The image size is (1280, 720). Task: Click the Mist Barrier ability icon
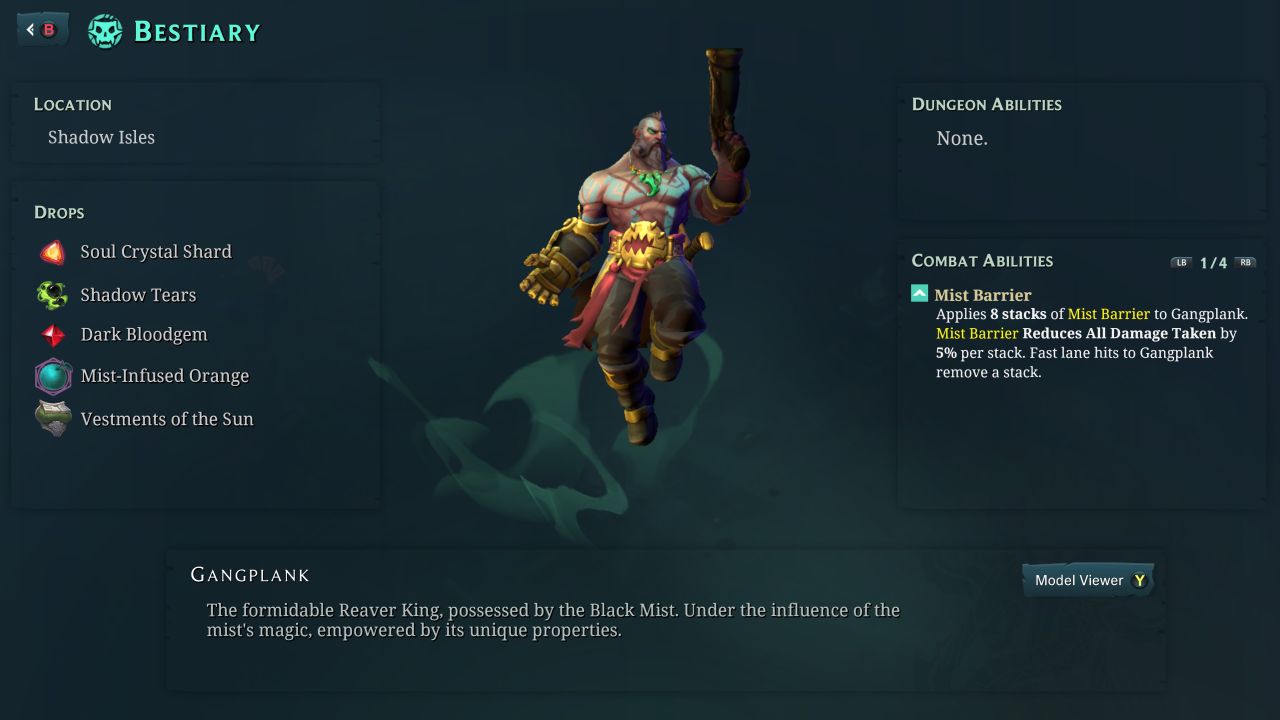920,294
